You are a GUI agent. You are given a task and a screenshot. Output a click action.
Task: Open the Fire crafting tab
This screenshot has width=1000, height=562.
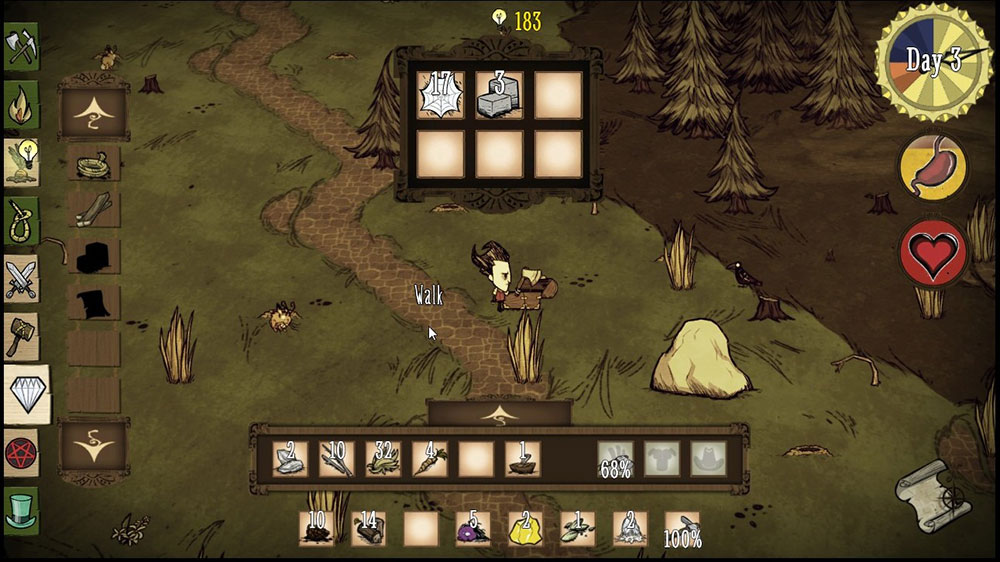coord(21,103)
